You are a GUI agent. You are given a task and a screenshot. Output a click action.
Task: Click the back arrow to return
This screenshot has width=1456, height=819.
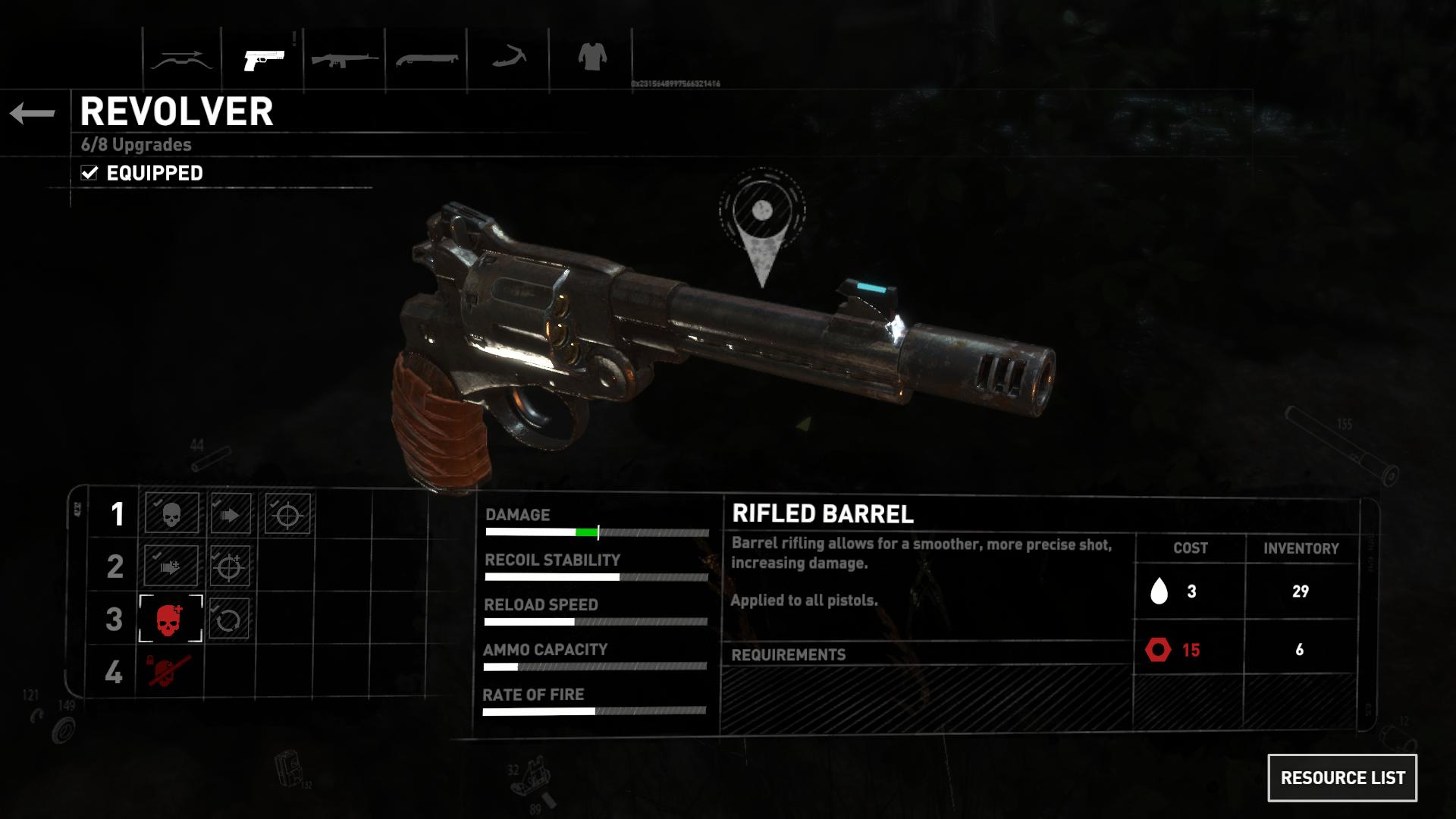point(32,112)
